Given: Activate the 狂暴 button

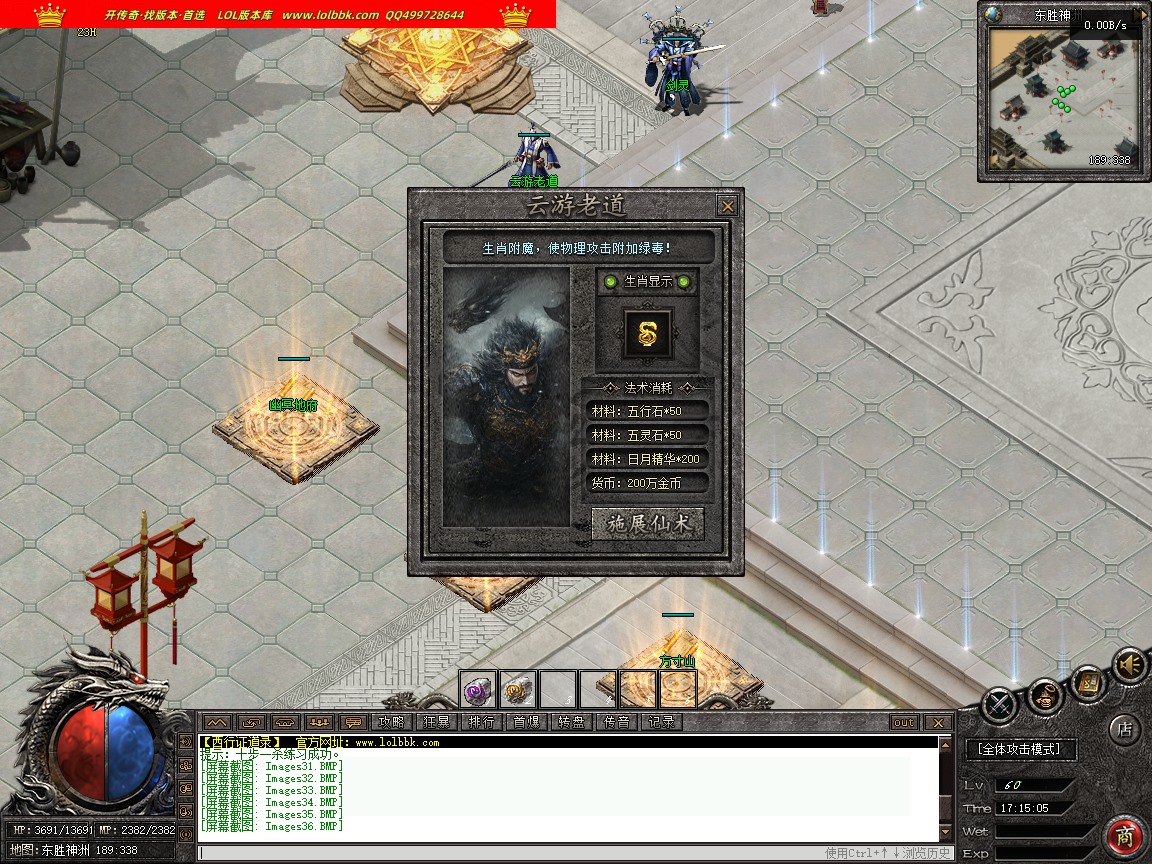Looking at the screenshot, I should [x=436, y=722].
